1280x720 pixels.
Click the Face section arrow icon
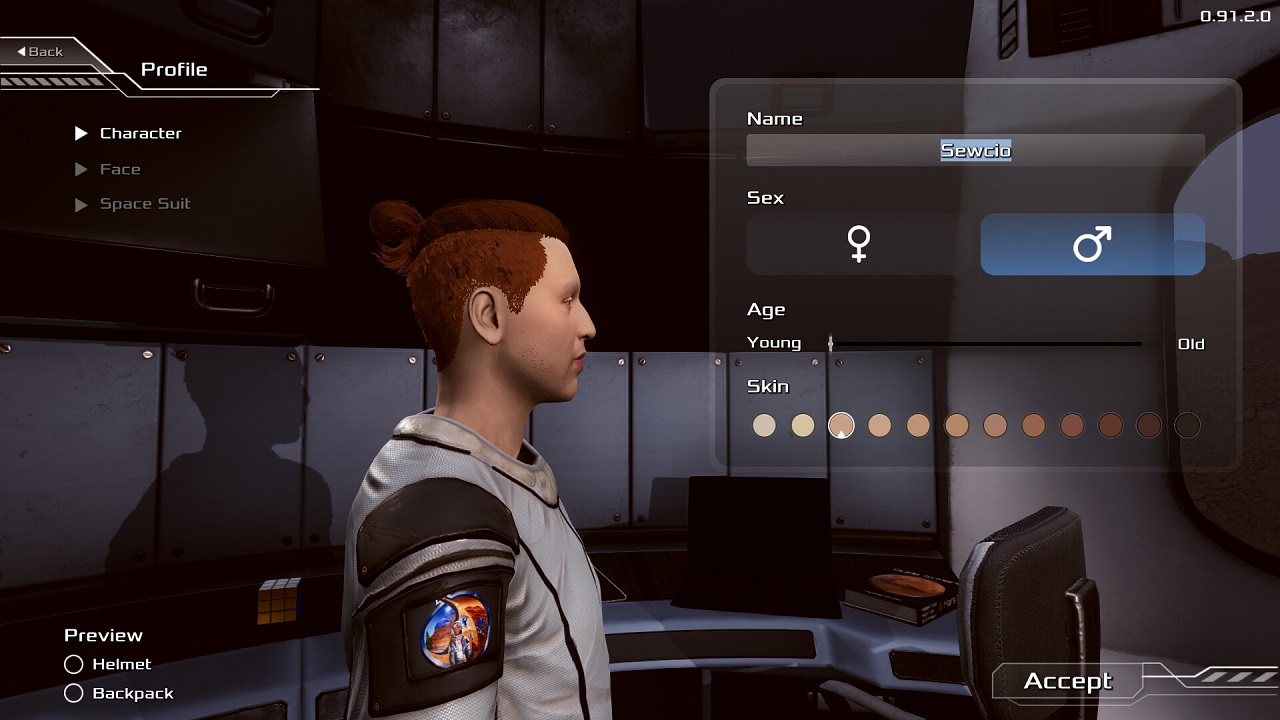pos(83,169)
